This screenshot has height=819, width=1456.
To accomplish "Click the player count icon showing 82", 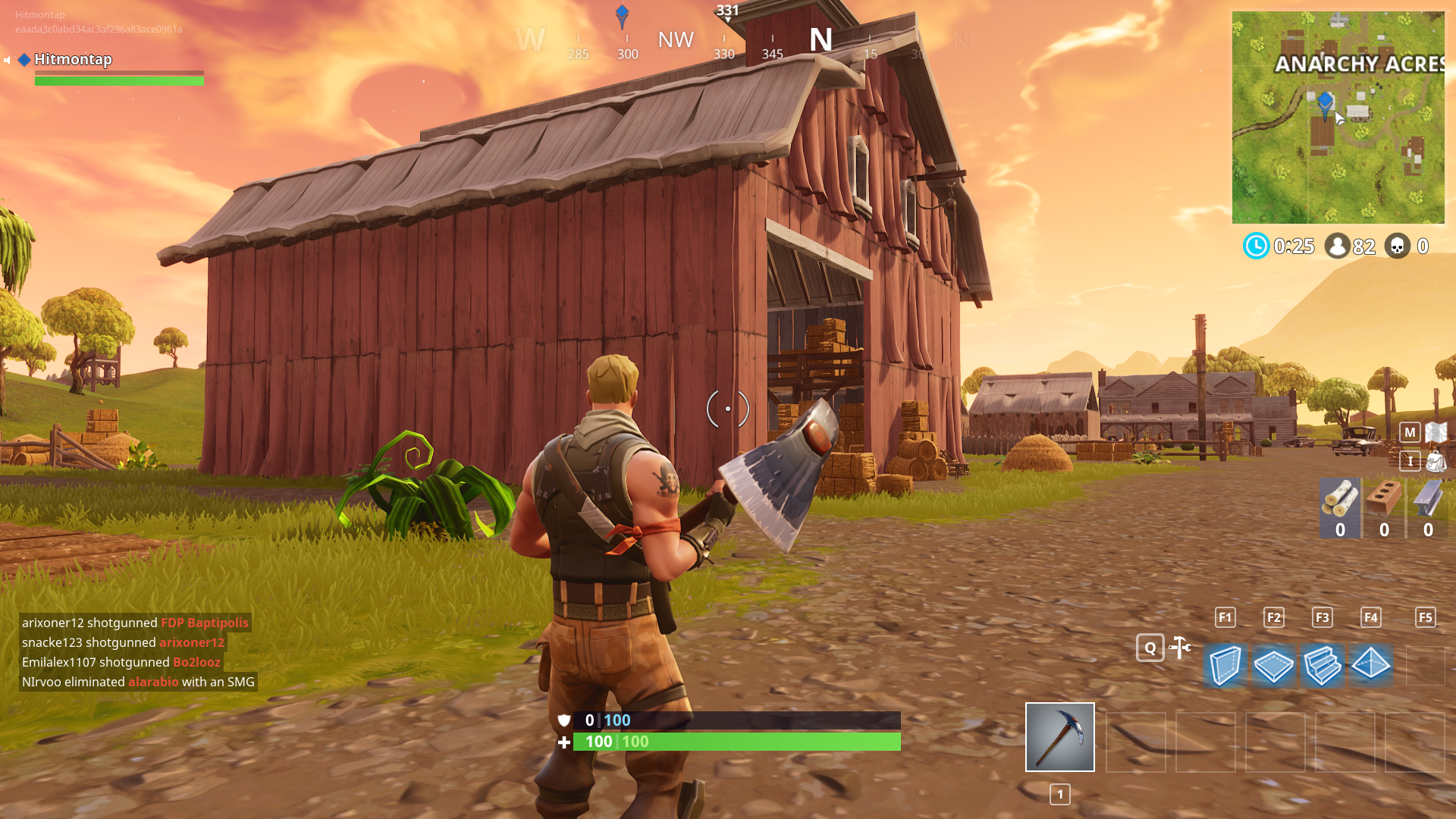I will [x=1336, y=246].
